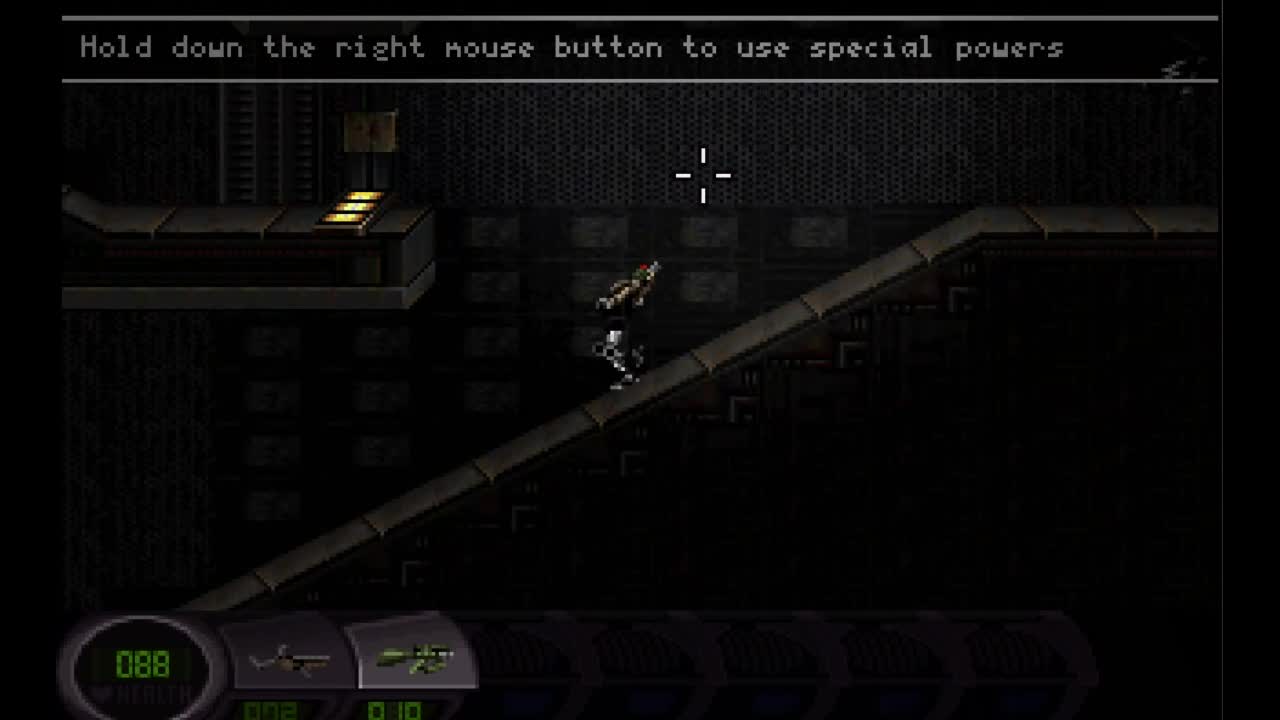Click the crosshair targeting reticle
The image size is (1280, 720).
point(703,176)
